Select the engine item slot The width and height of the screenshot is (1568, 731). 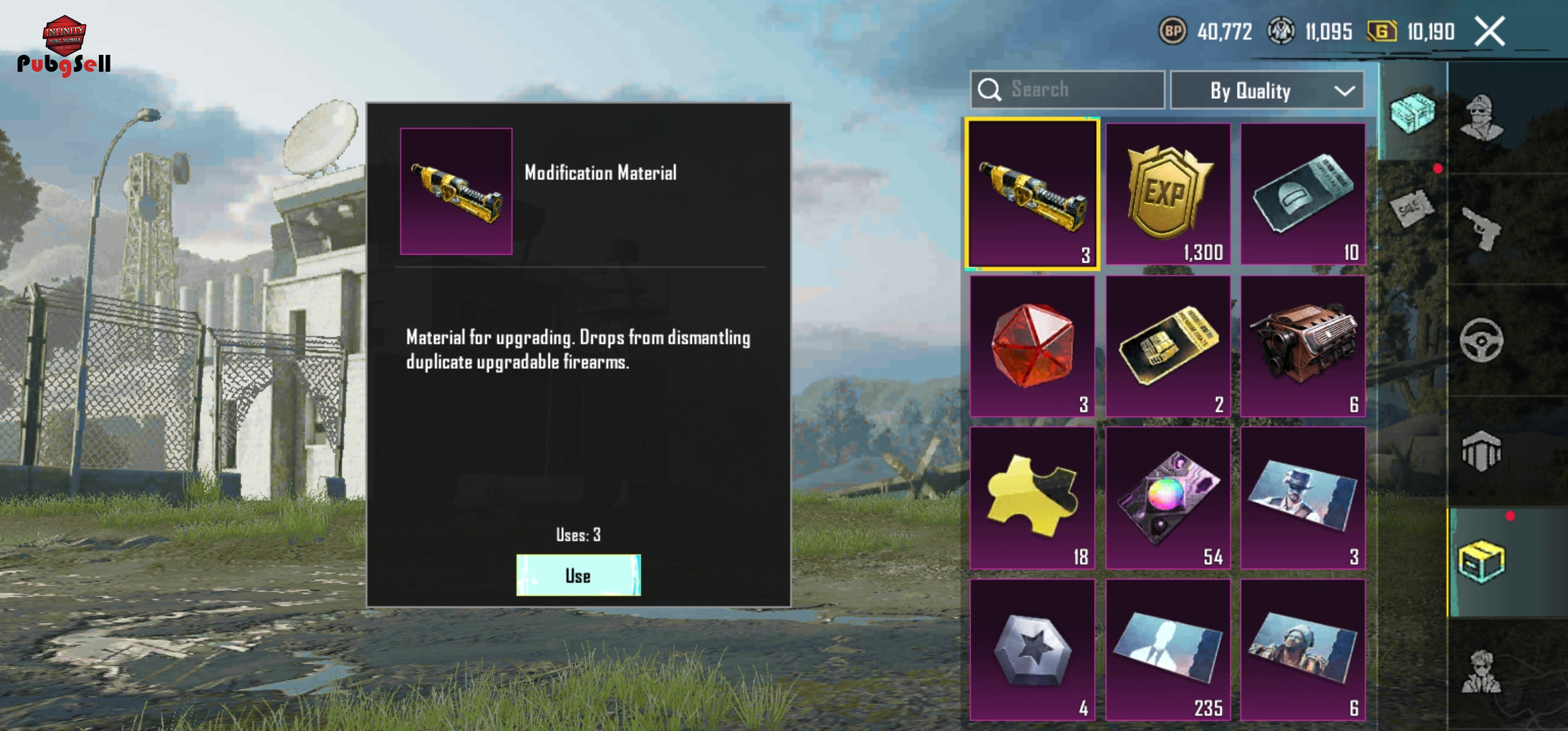click(x=1303, y=346)
